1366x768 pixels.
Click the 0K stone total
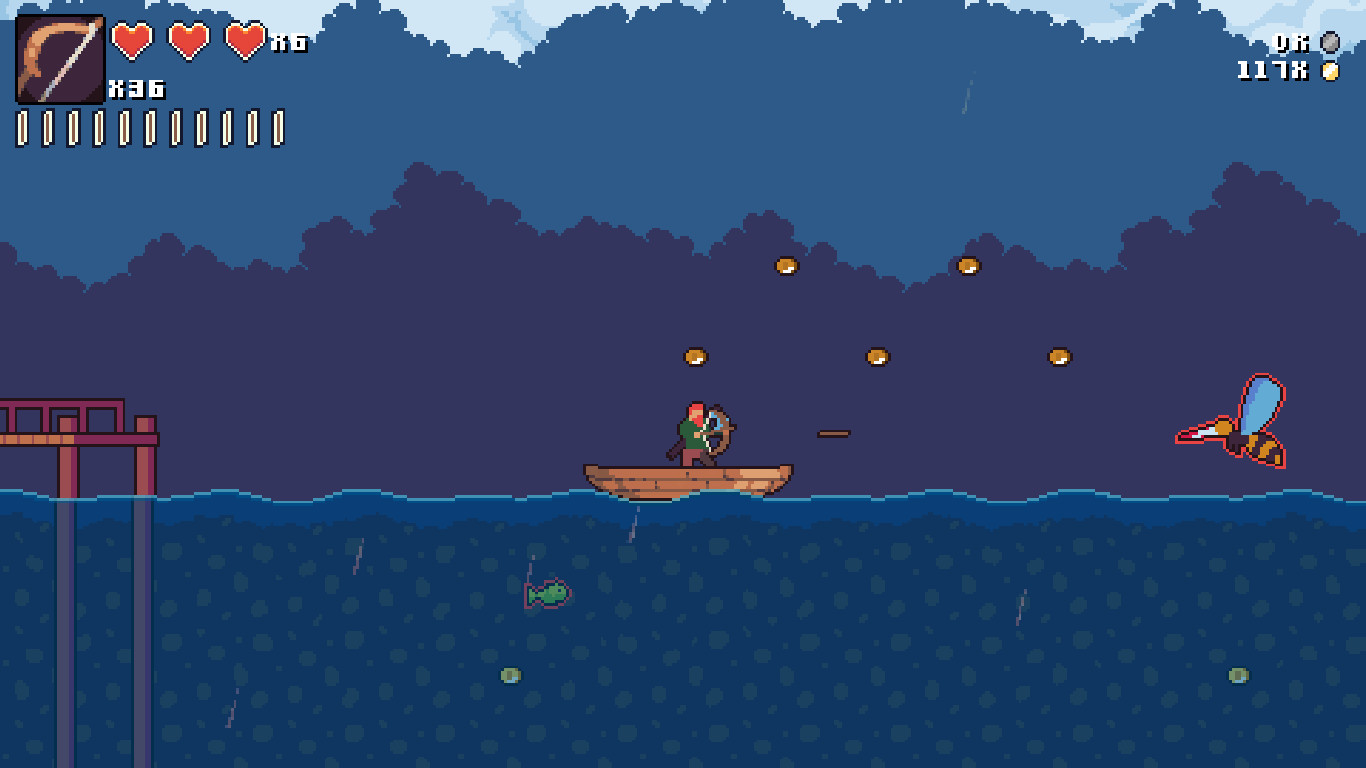pos(1290,42)
